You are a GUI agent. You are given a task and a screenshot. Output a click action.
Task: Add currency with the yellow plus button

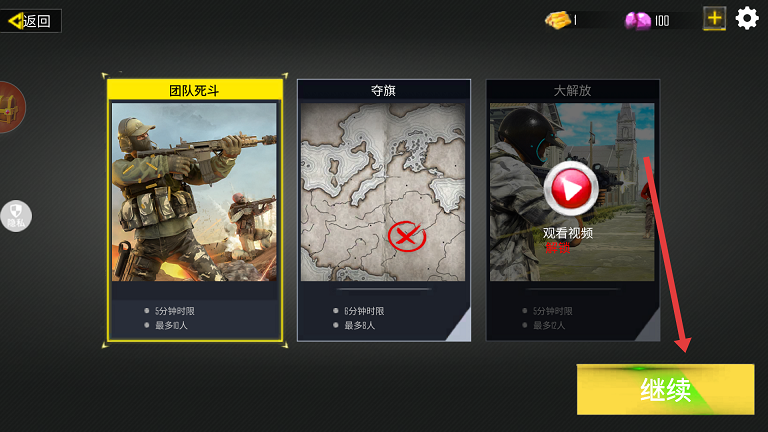point(714,18)
